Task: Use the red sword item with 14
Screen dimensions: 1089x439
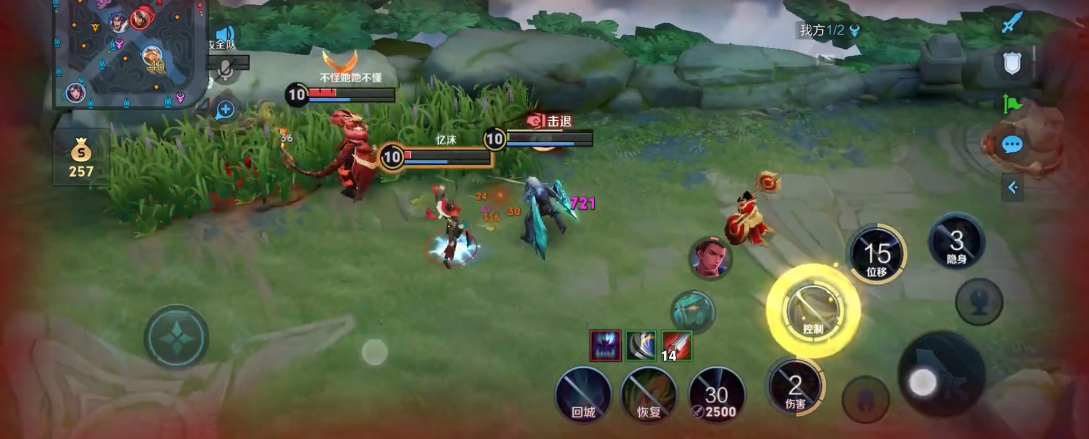Action: pyautogui.click(x=677, y=346)
